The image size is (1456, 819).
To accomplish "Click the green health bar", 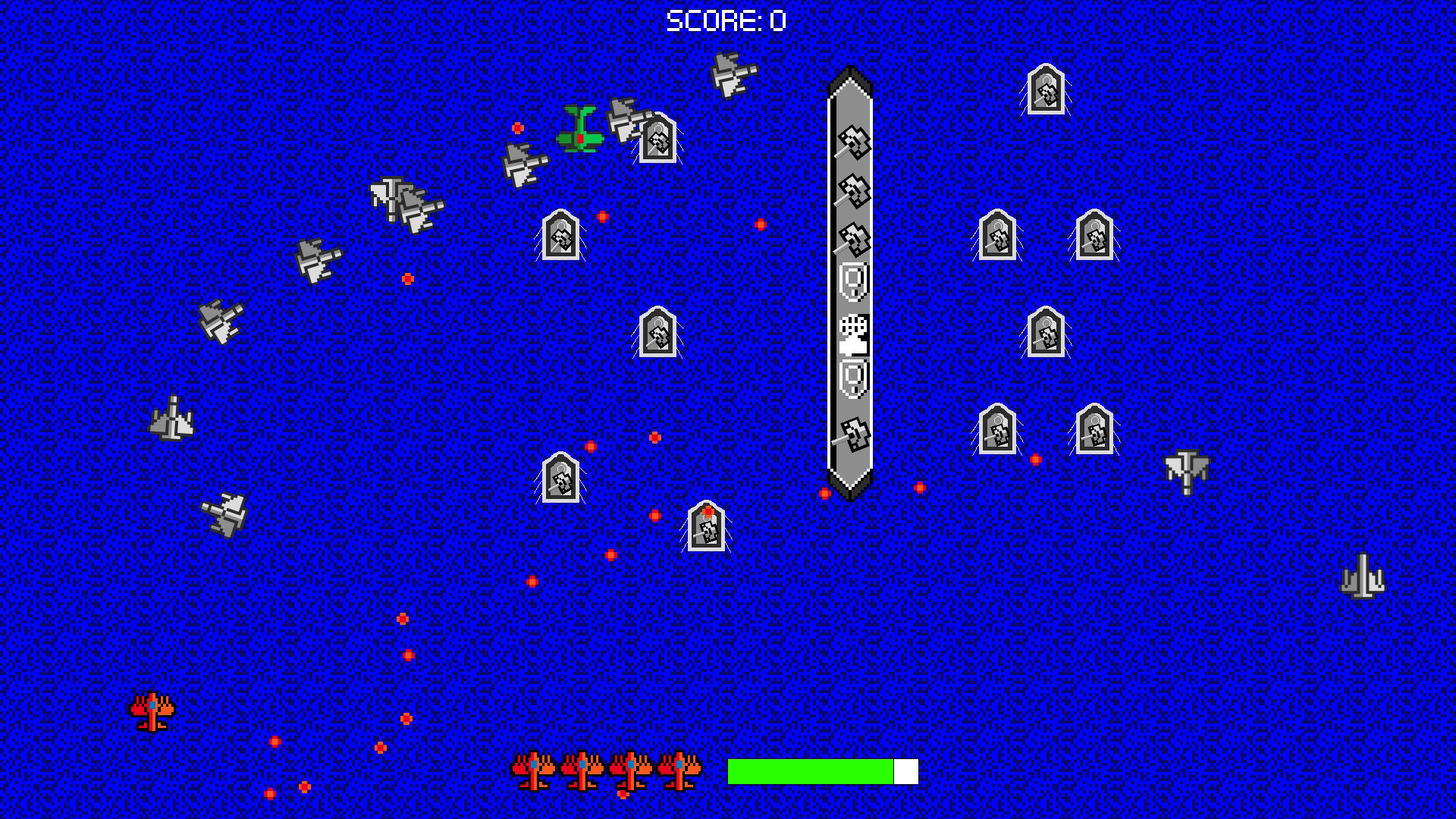I will [810, 772].
